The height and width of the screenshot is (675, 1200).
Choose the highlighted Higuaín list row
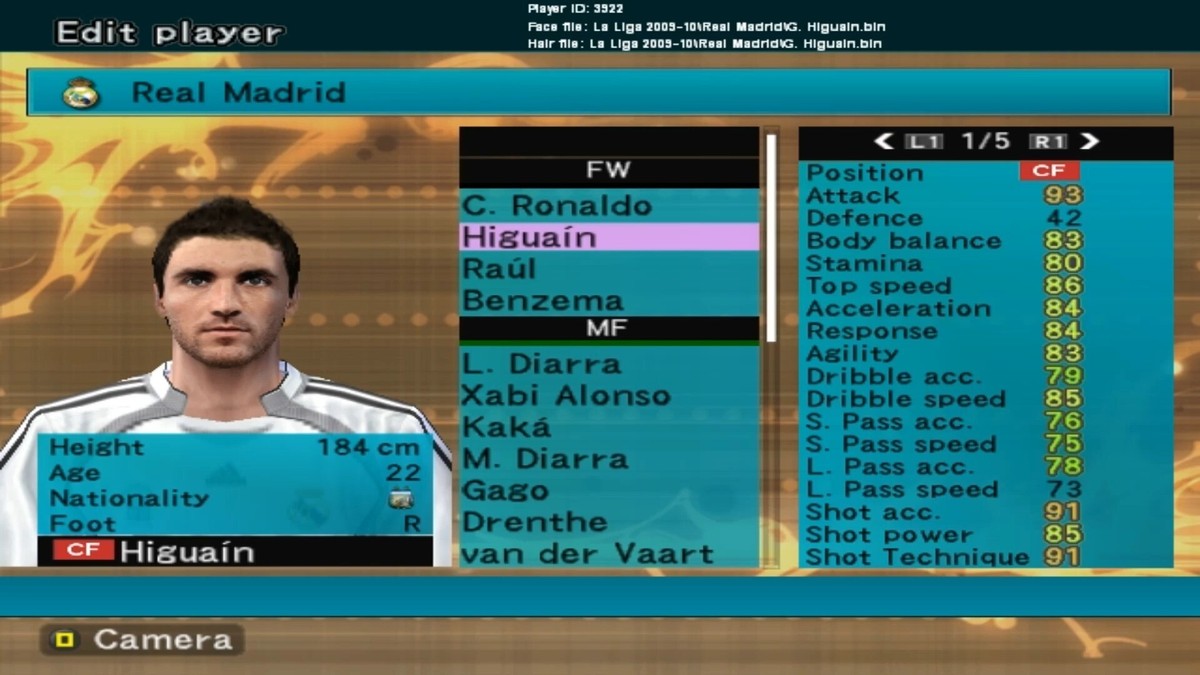tap(608, 237)
